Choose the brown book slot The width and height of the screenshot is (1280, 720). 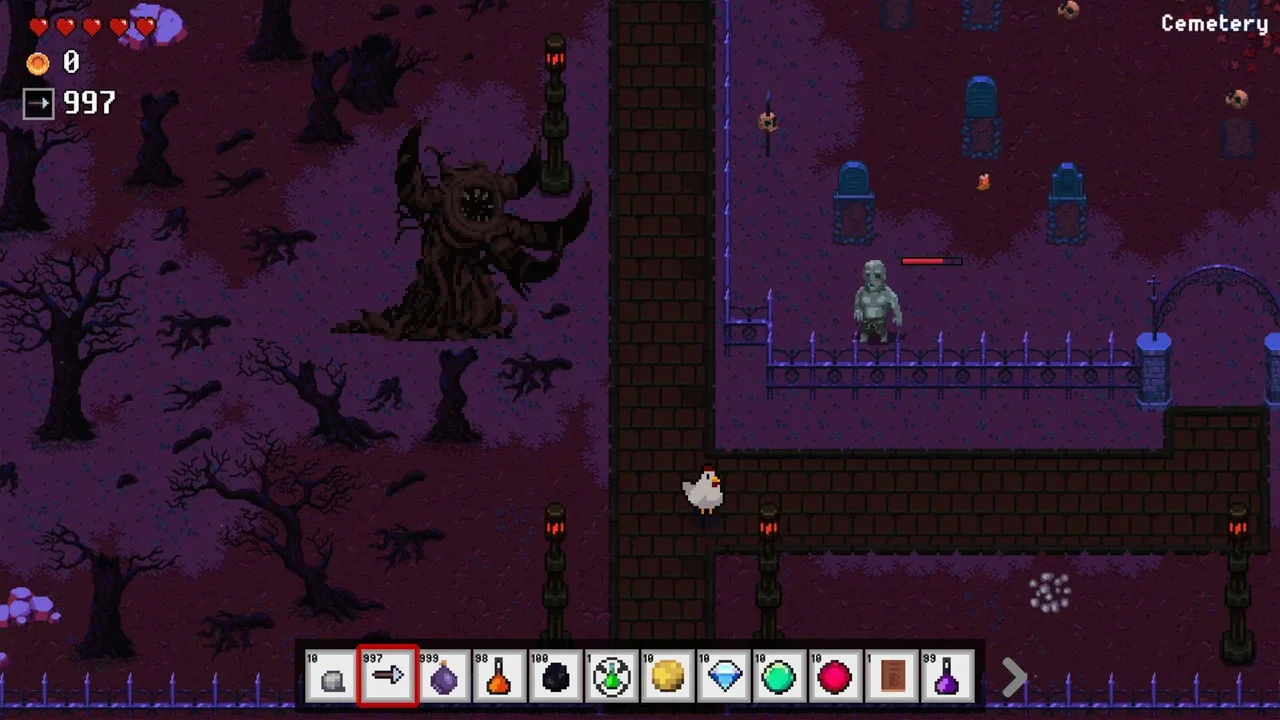click(892, 677)
